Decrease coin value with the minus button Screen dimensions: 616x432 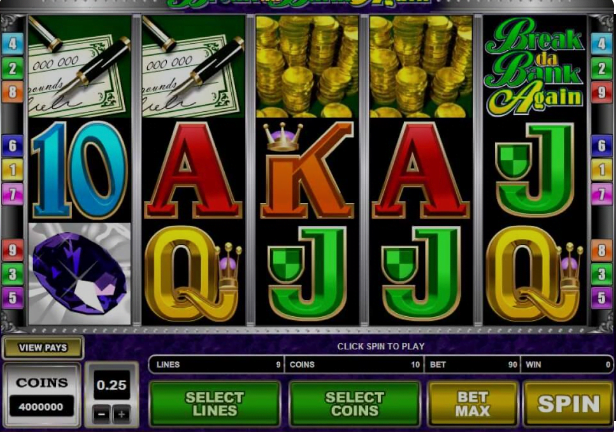tap(100, 412)
